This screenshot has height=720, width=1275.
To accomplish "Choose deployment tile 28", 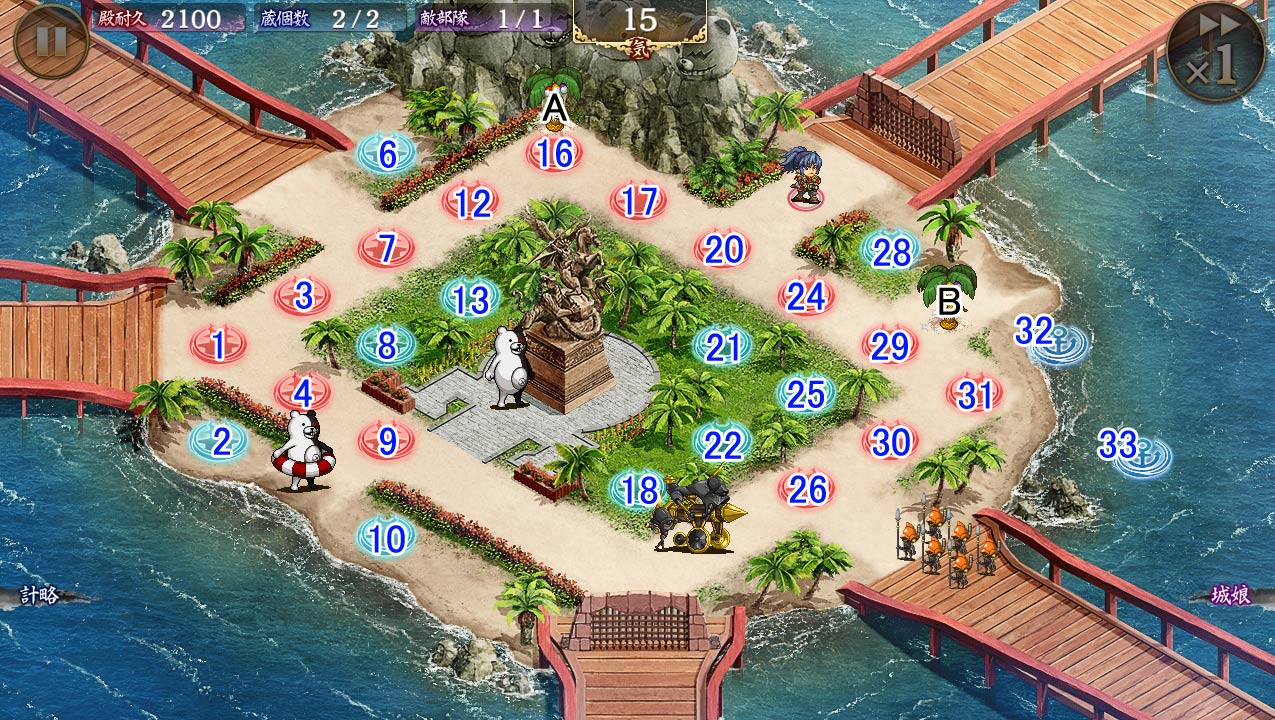I will [891, 252].
